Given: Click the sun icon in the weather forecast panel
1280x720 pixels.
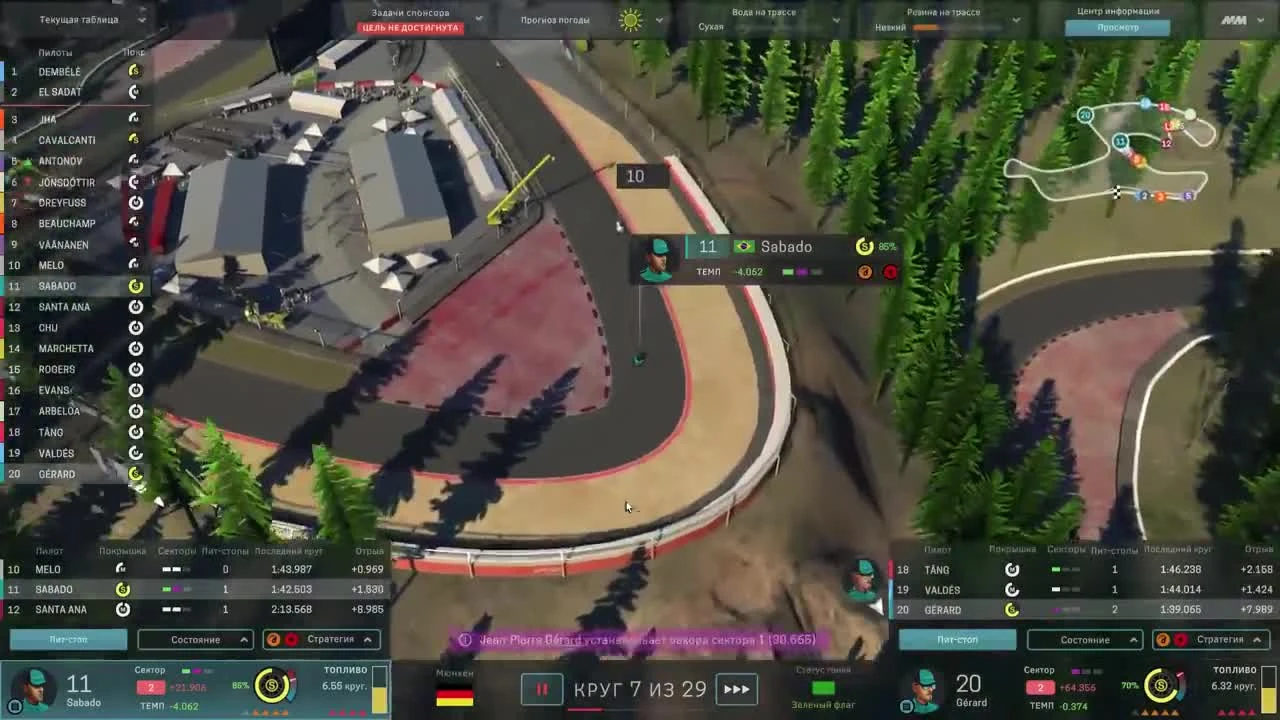Looking at the screenshot, I should 629,19.
